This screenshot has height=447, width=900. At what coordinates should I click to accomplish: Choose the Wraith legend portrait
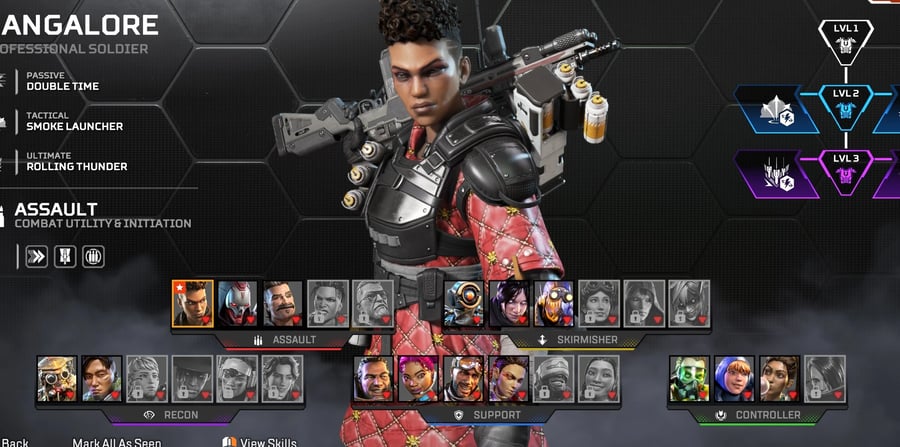[x=509, y=302]
